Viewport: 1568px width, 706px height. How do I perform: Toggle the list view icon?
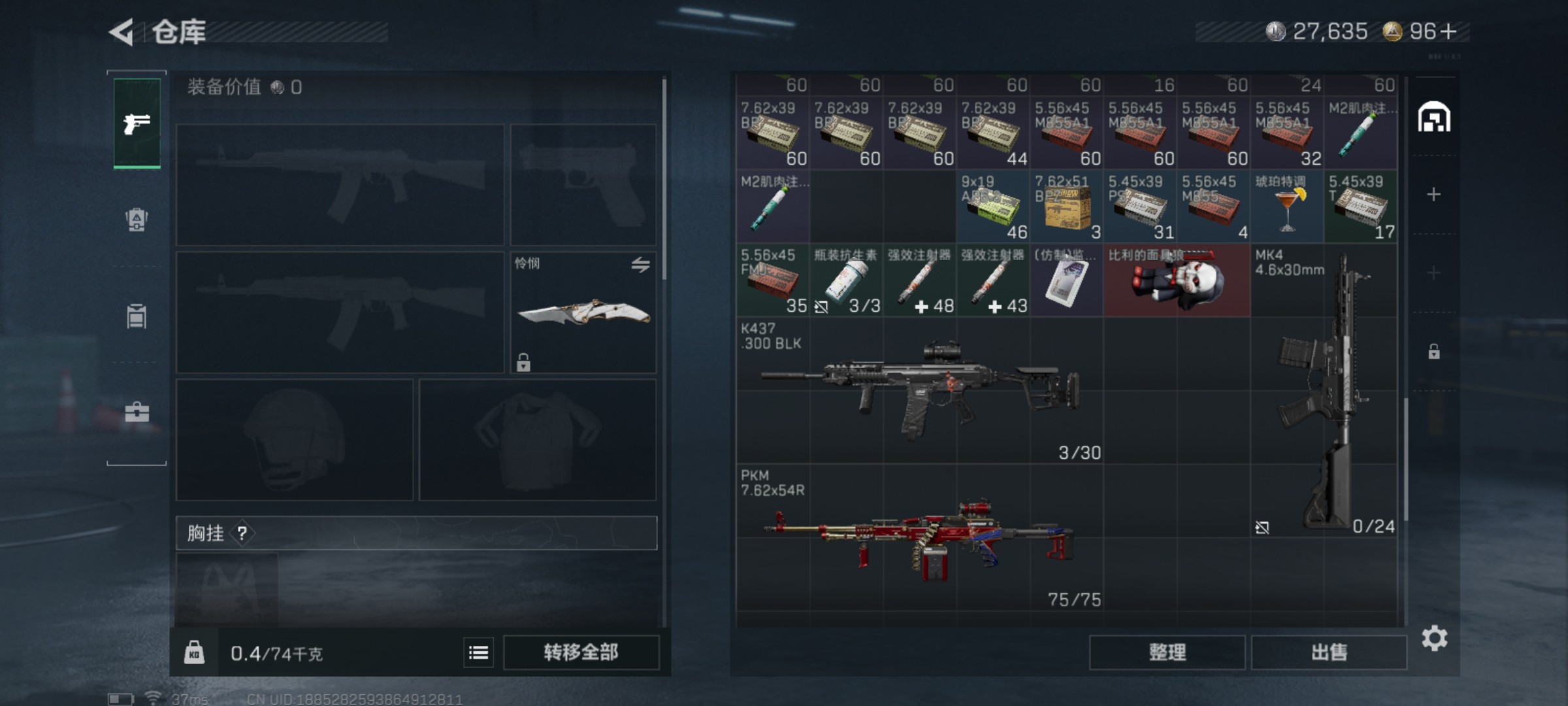(x=478, y=652)
